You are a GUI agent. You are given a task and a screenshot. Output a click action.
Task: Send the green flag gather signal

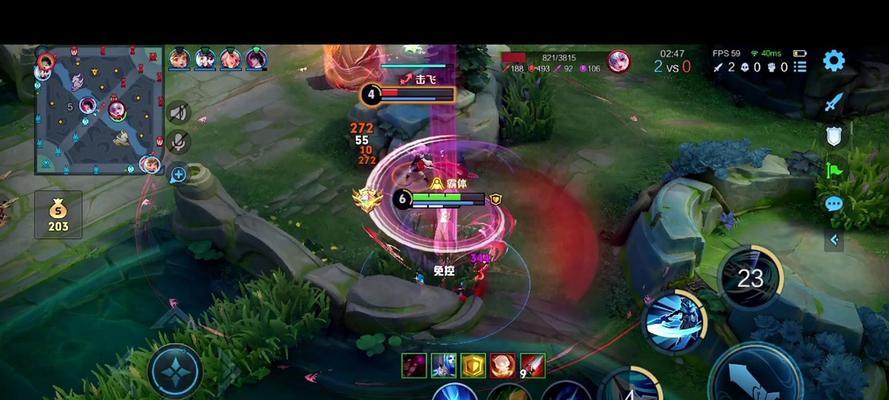[x=834, y=170]
